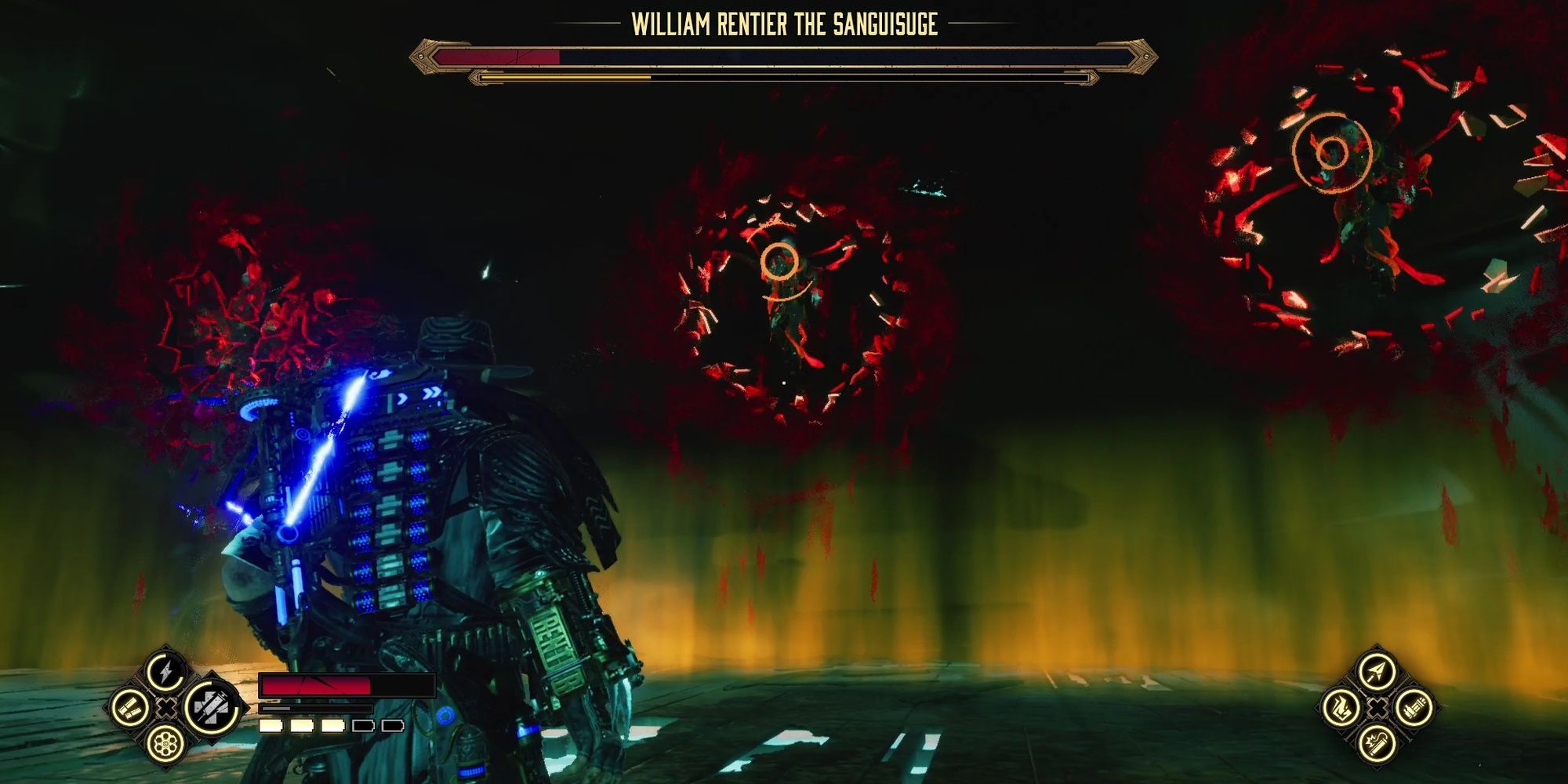Image resolution: width=1568 pixels, height=784 pixels.
Task: Select the shotgun shells ammo icon
Action: coord(129,708)
